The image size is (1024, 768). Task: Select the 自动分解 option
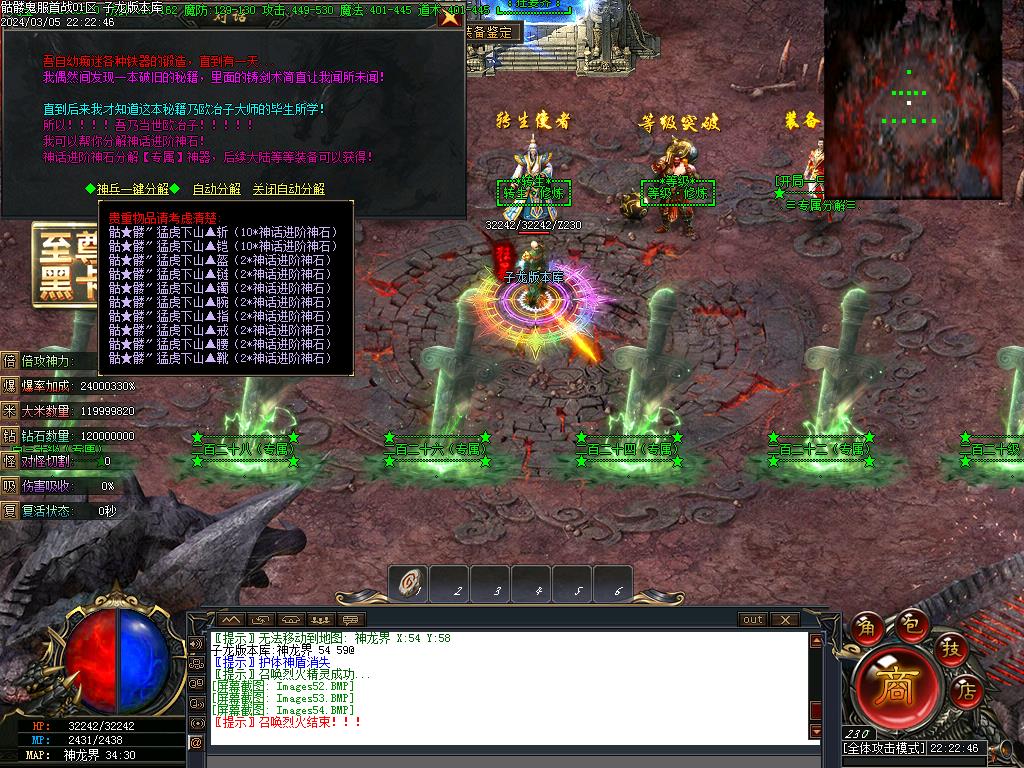click(x=216, y=189)
